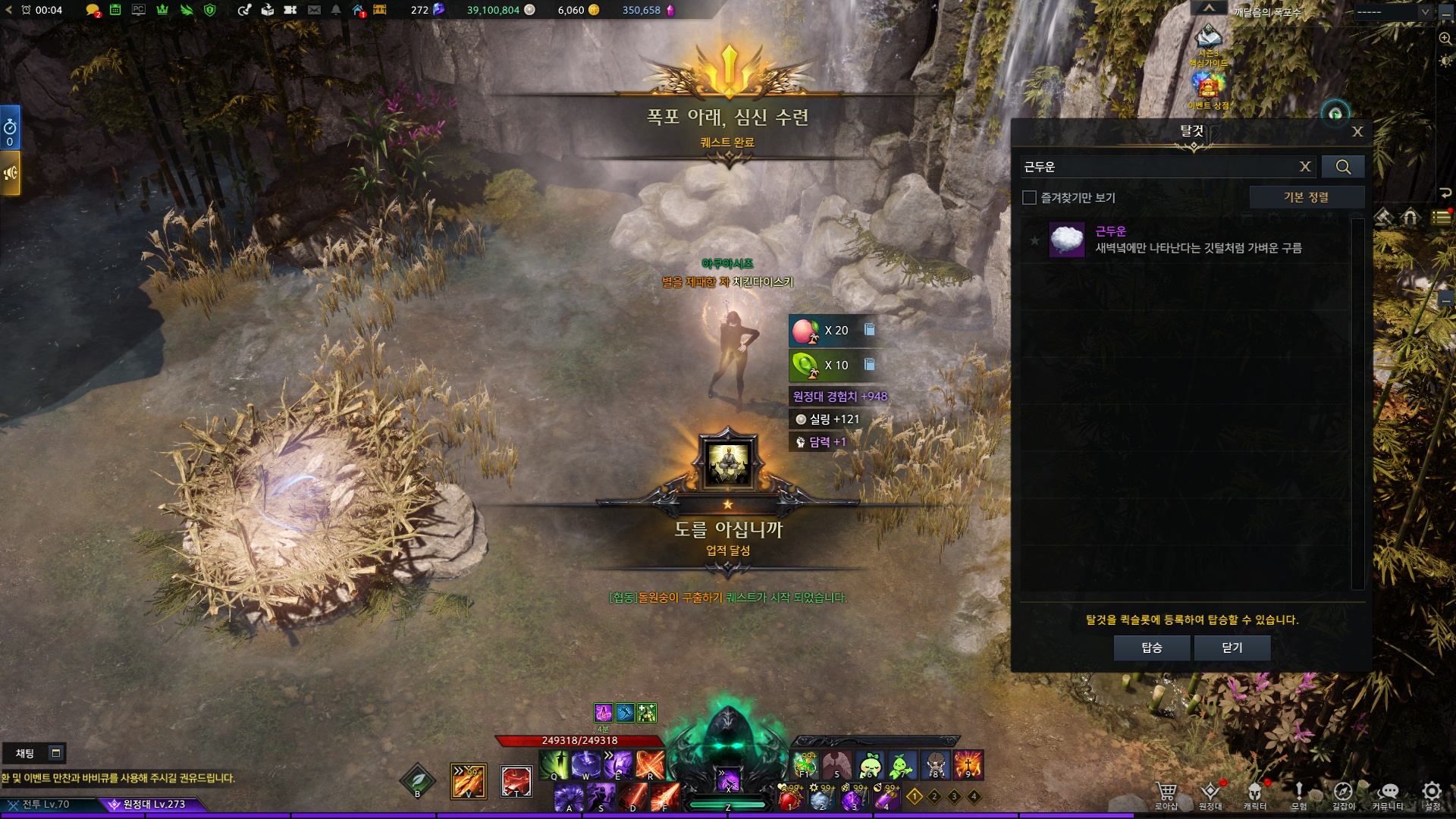
Task: Open the 시즌3 핵심가이드 icon
Action: coord(1208,42)
